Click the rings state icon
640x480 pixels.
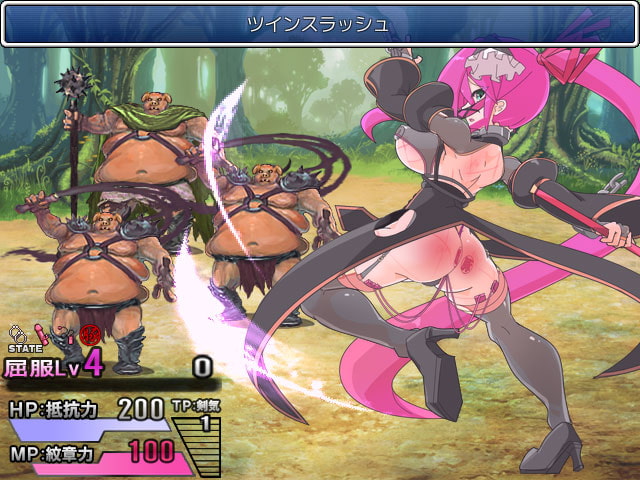[x=16, y=332]
